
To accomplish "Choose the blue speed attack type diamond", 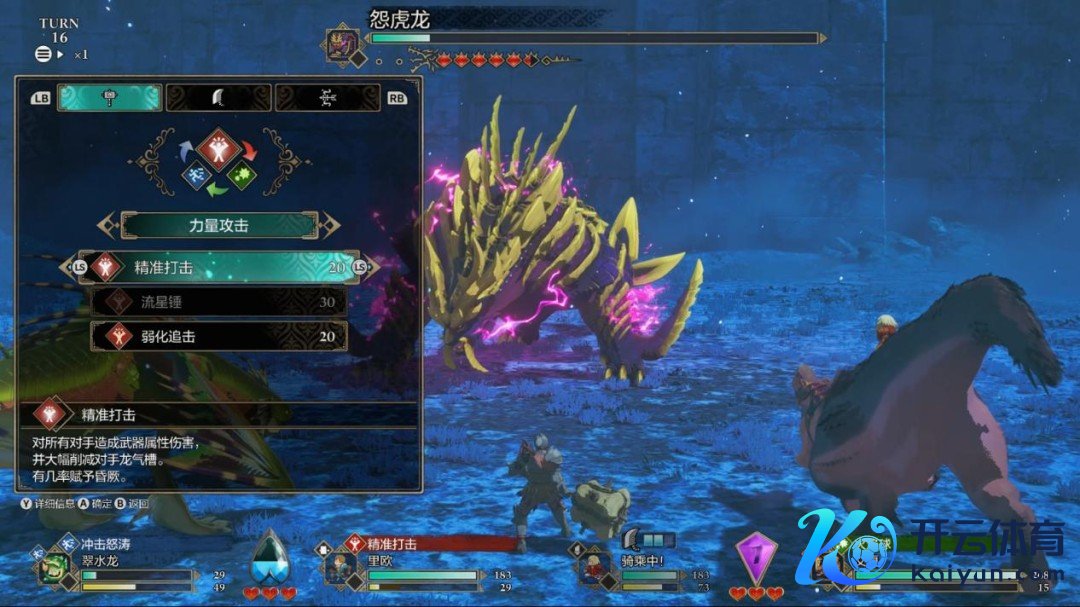I will pos(196,177).
